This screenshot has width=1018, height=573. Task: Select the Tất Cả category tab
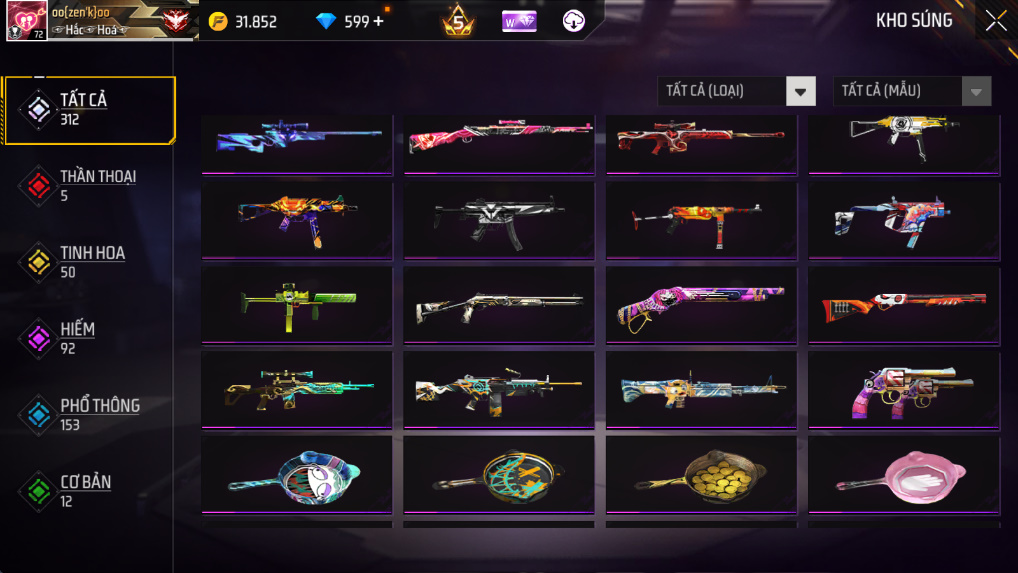point(89,109)
